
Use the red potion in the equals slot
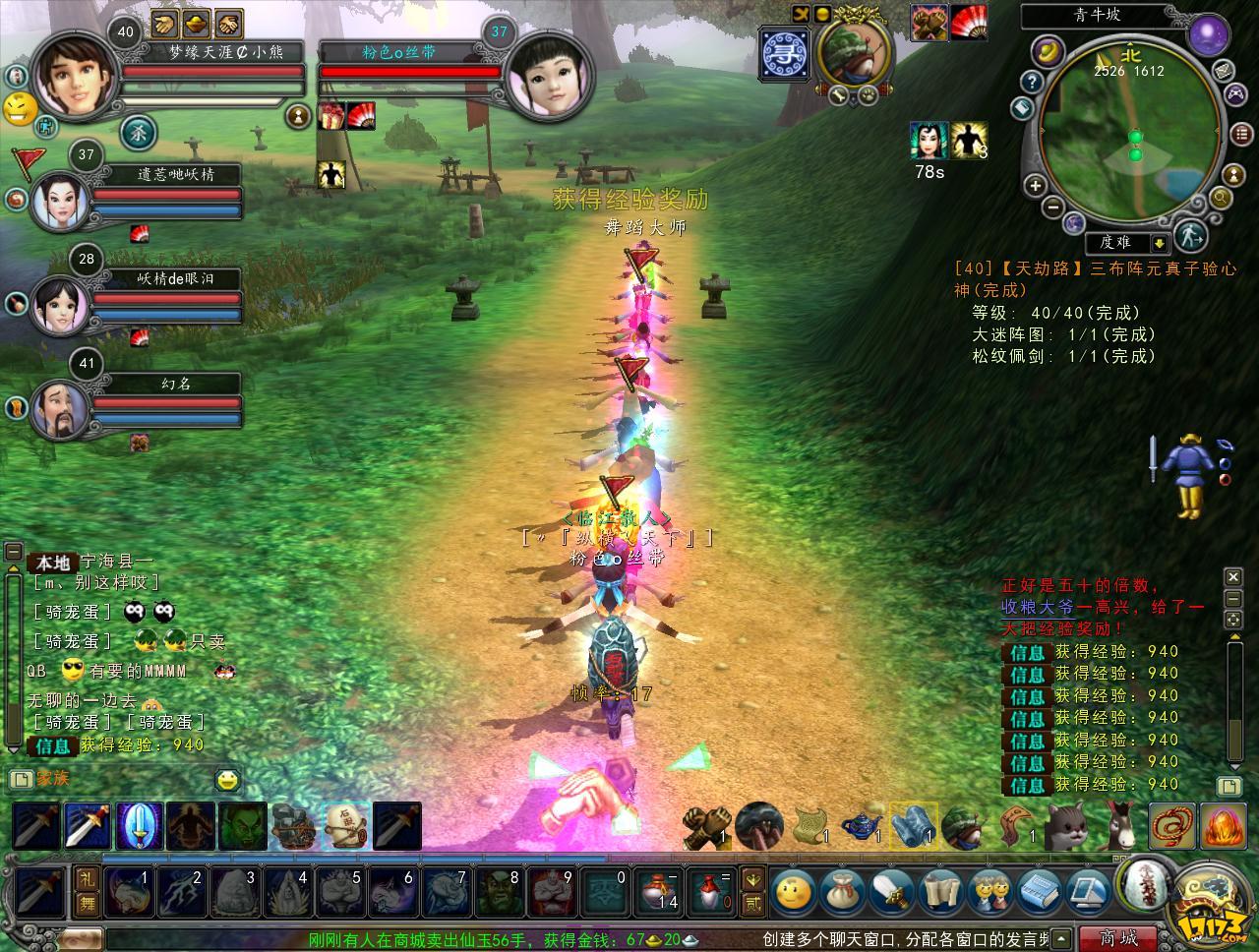click(708, 892)
